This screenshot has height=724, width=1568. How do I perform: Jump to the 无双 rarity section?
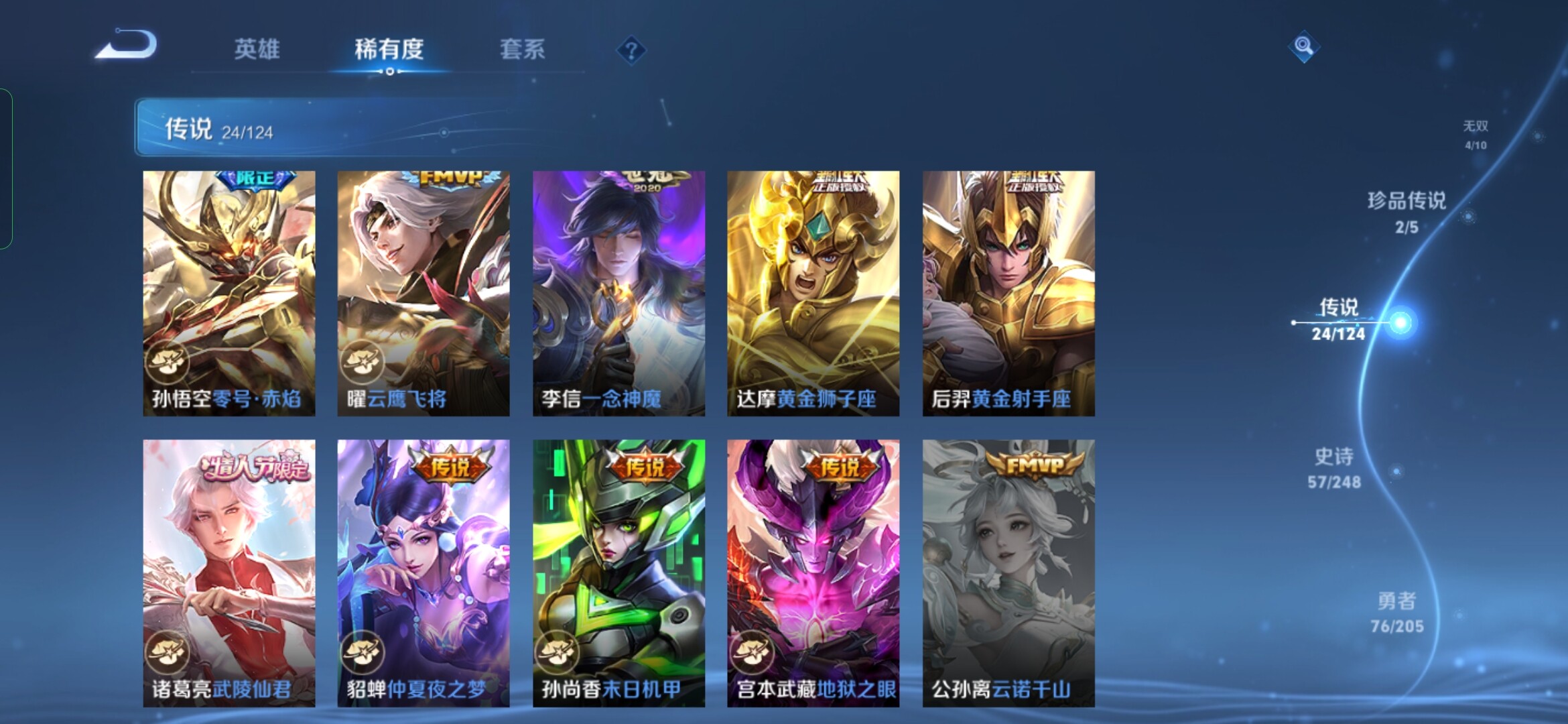pyautogui.click(x=1475, y=134)
